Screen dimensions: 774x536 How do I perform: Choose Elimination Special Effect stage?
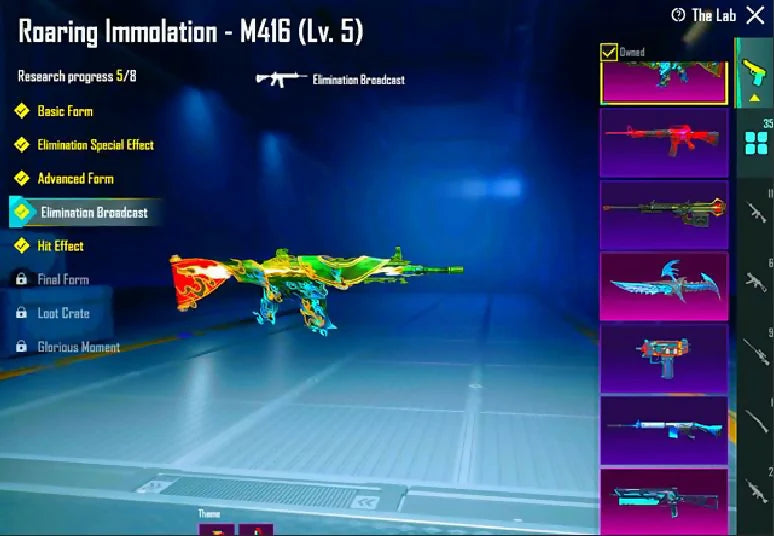tap(95, 145)
